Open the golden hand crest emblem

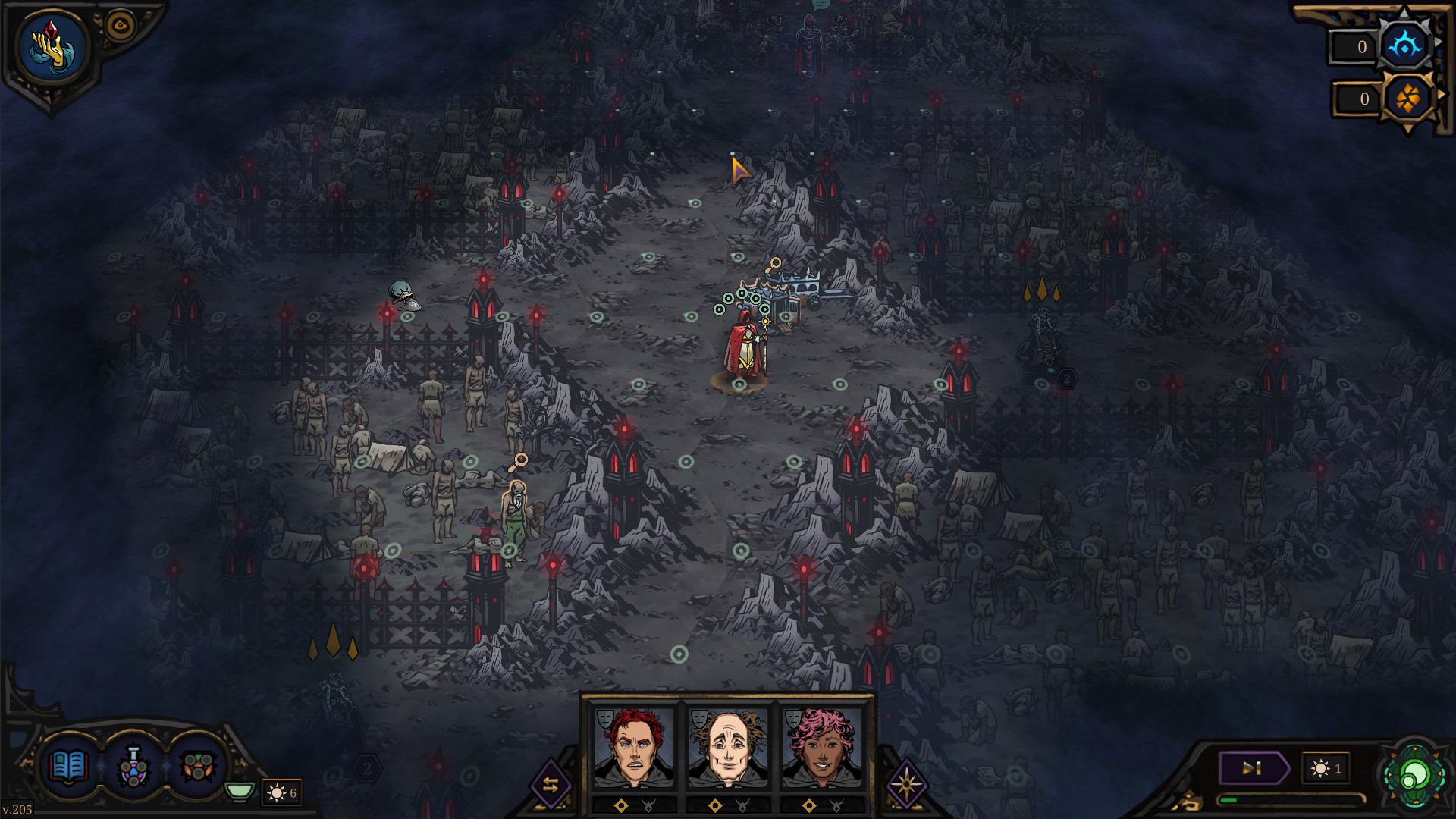[x=52, y=48]
